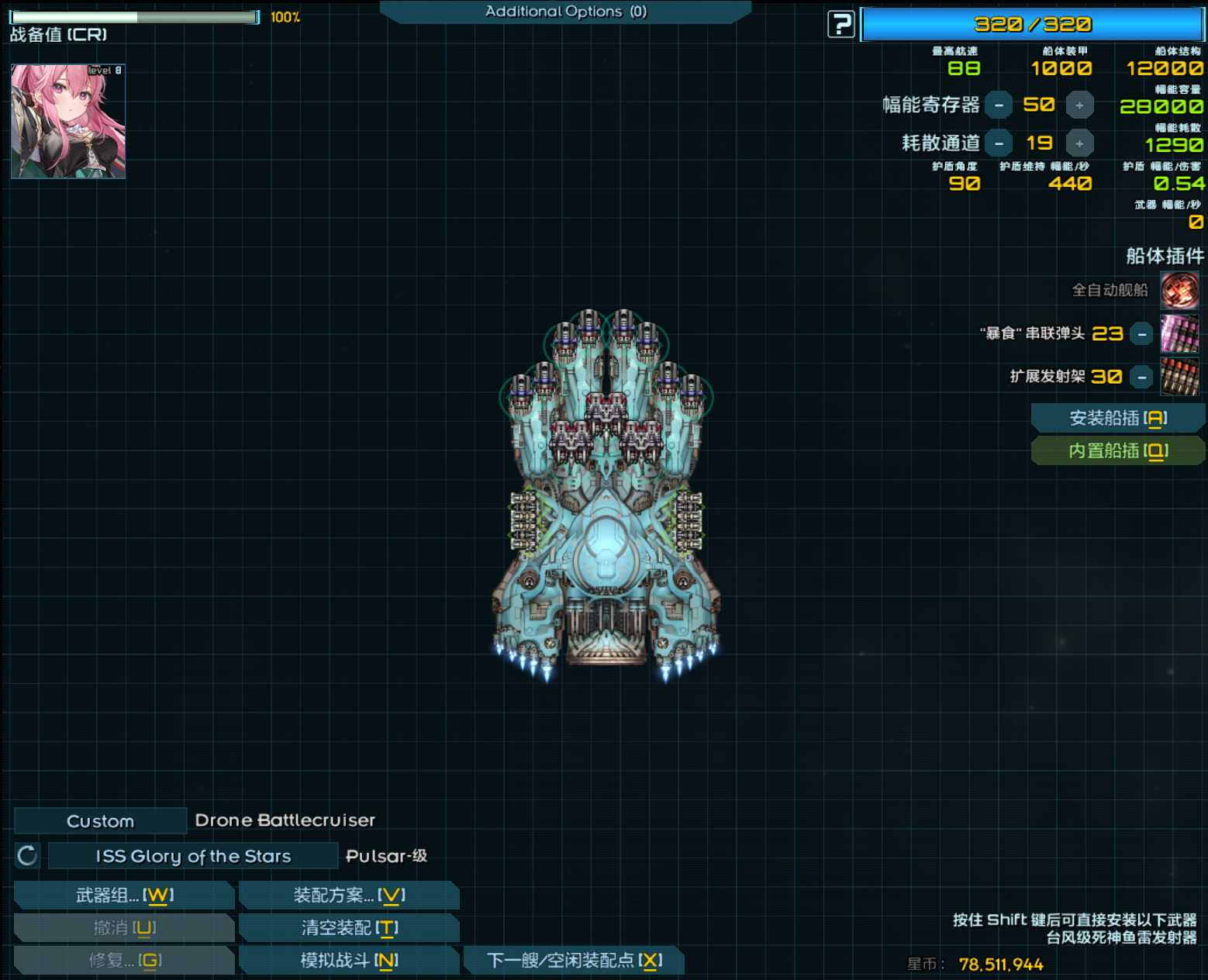Open loadout variants (装配方案) menu
This screenshot has height=980, width=1208.
click(x=349, y=895)
